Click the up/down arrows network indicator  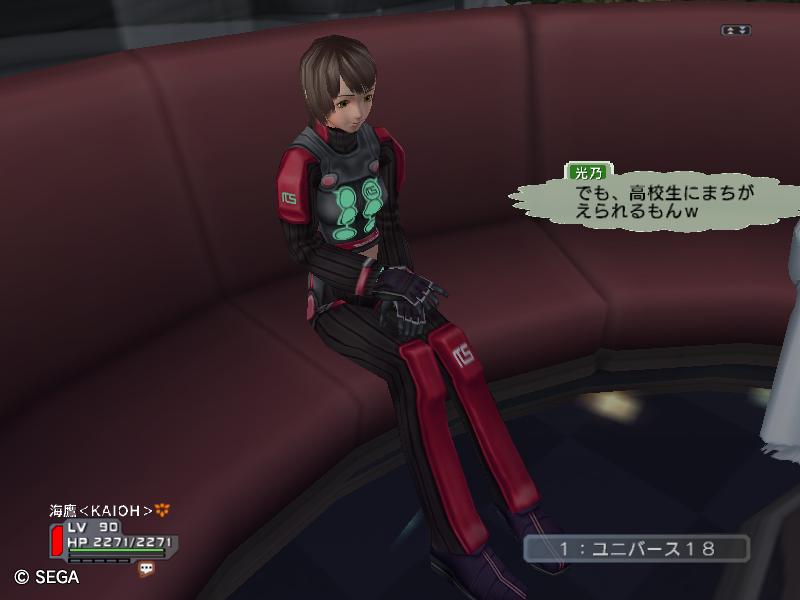coord(736,30)
